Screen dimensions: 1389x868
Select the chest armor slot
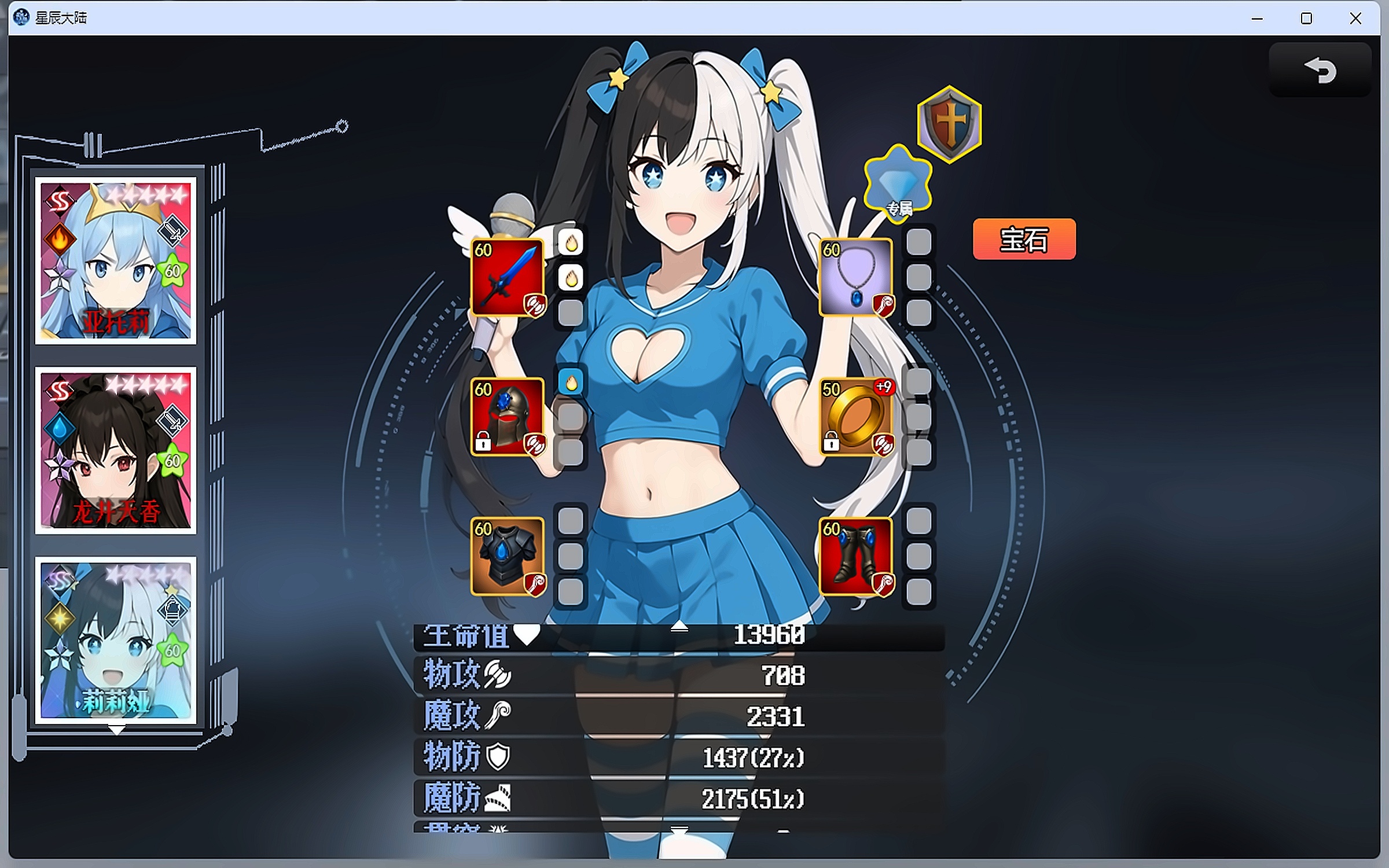point(507,556)
